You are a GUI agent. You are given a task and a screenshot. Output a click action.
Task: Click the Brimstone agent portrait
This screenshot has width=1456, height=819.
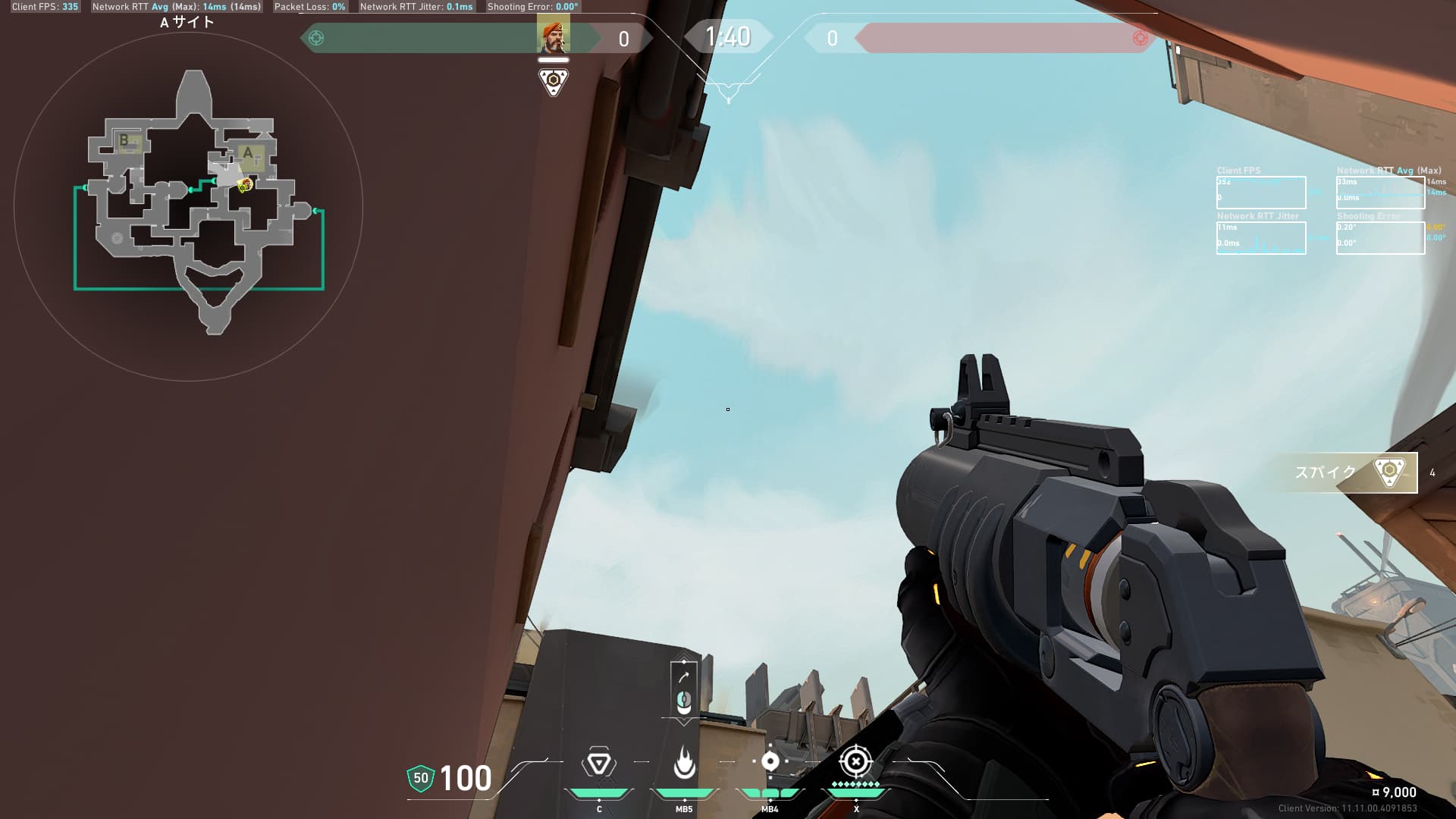(553, 36)
